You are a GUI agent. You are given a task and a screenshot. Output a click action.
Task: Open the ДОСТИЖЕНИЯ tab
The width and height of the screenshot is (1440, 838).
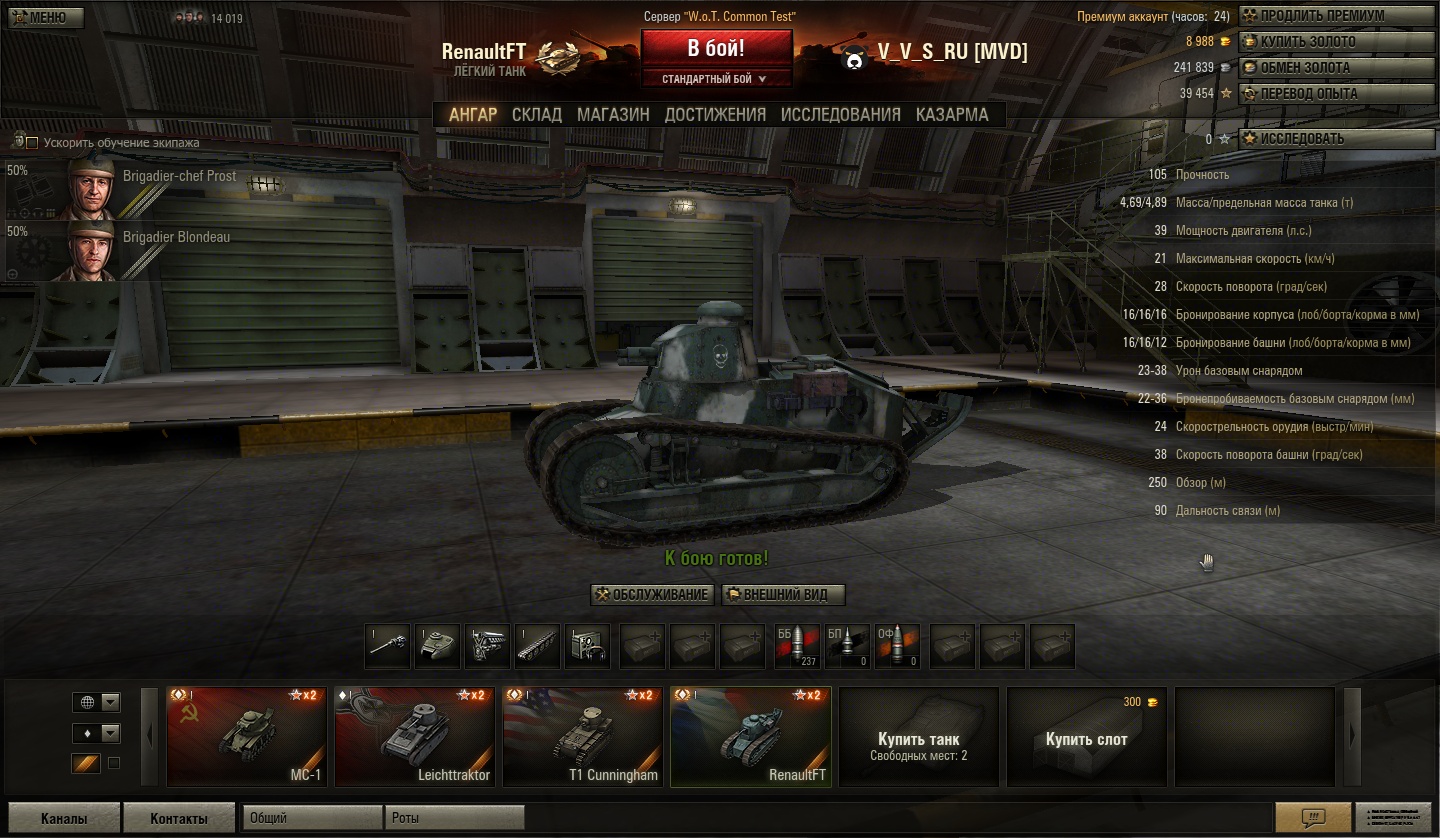[x=715, y=115]
